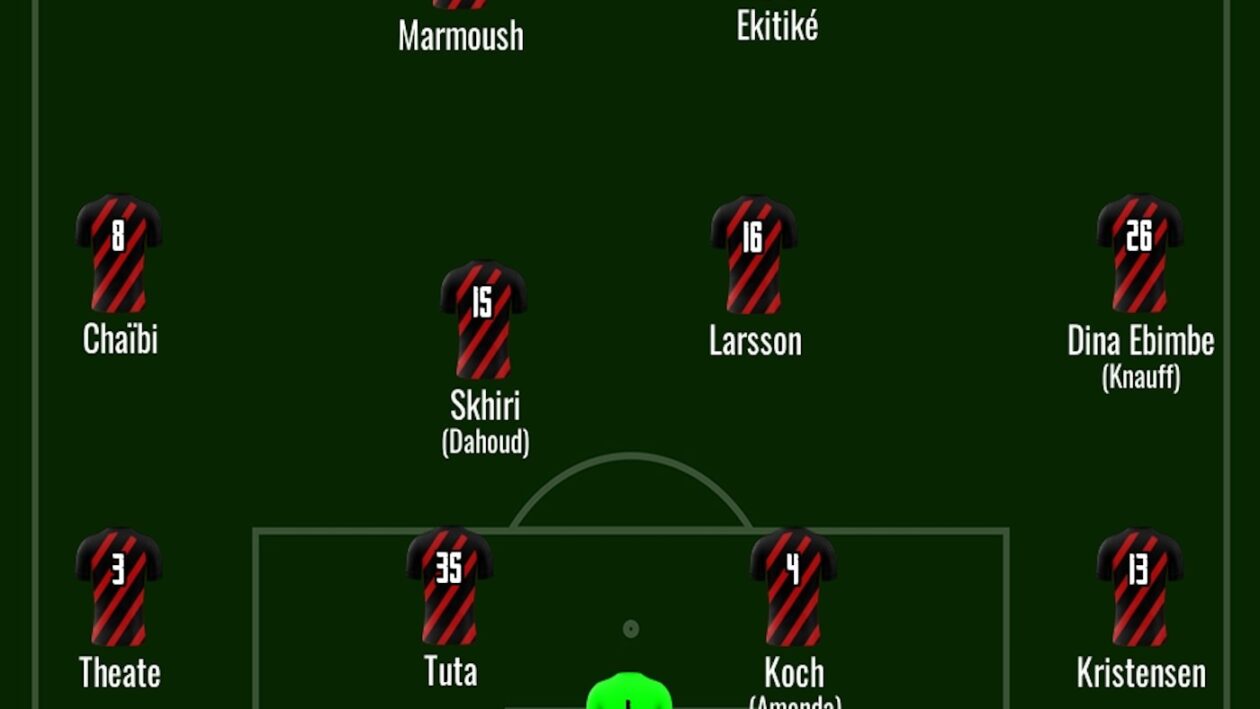The width and height of the screenshot is (1260, 709).
Task: Select Dina Ebimbe's number 26 shirt
Action: 1140,253
